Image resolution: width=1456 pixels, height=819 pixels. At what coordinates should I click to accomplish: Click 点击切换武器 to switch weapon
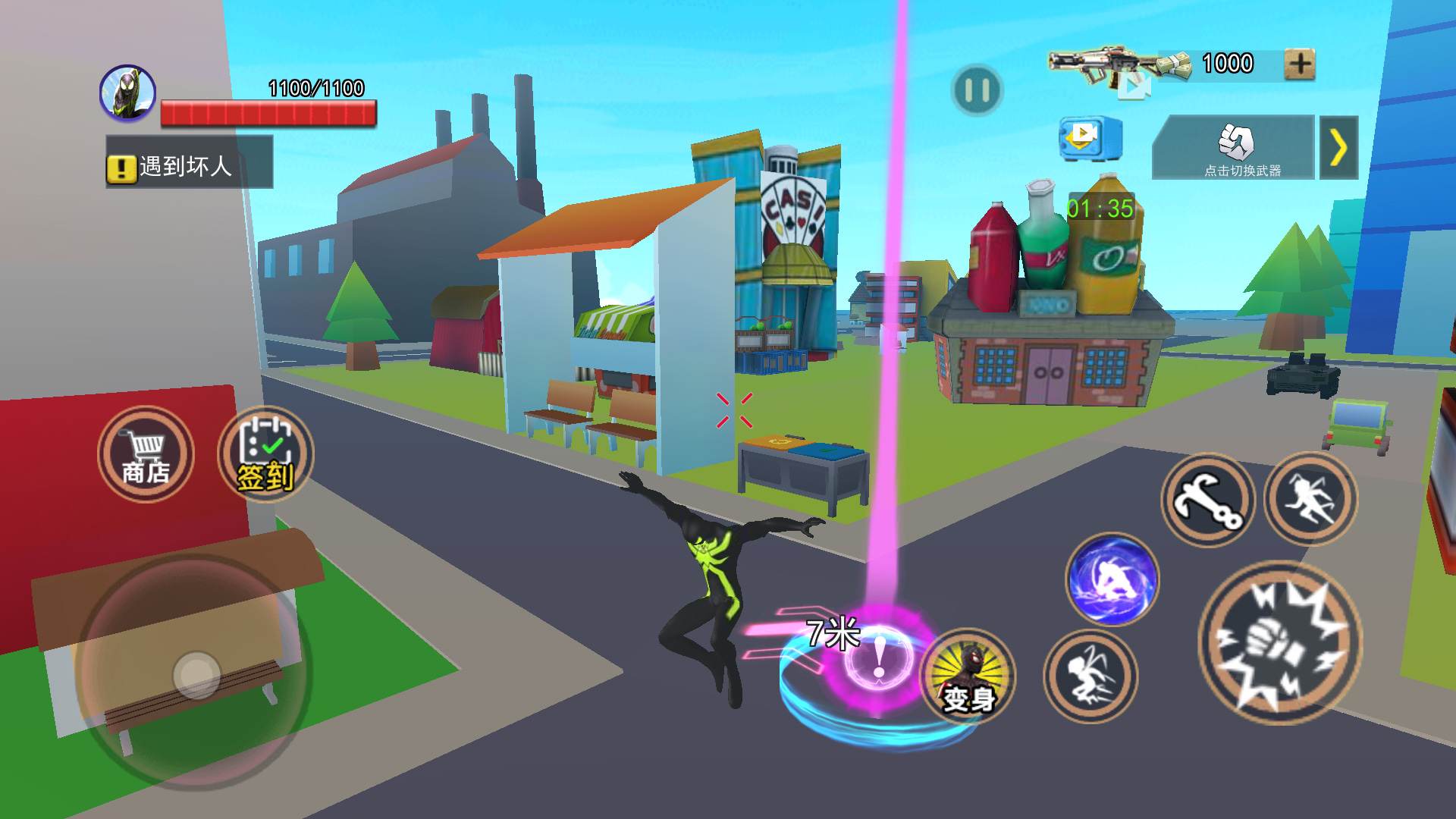(x=1233, y=148)
